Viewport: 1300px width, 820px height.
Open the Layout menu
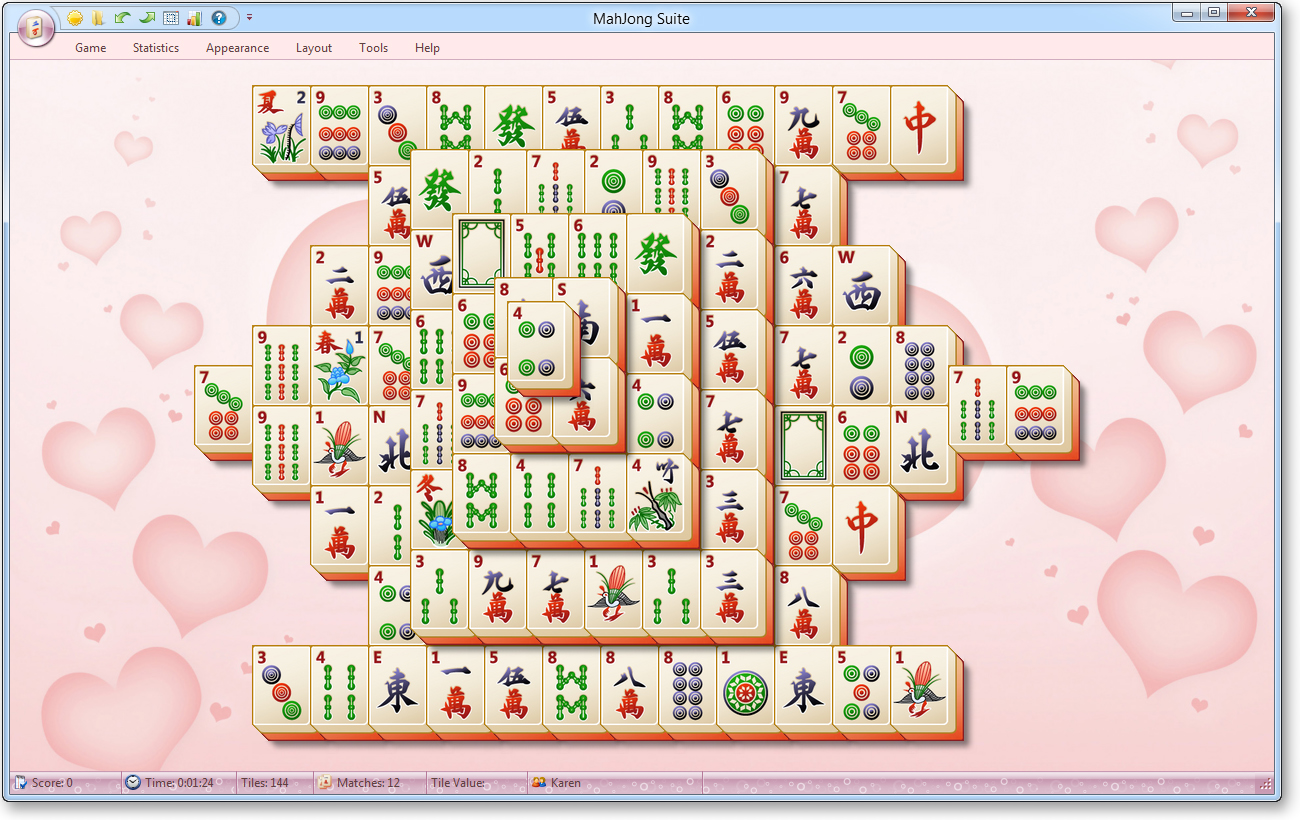pos(313,48)
